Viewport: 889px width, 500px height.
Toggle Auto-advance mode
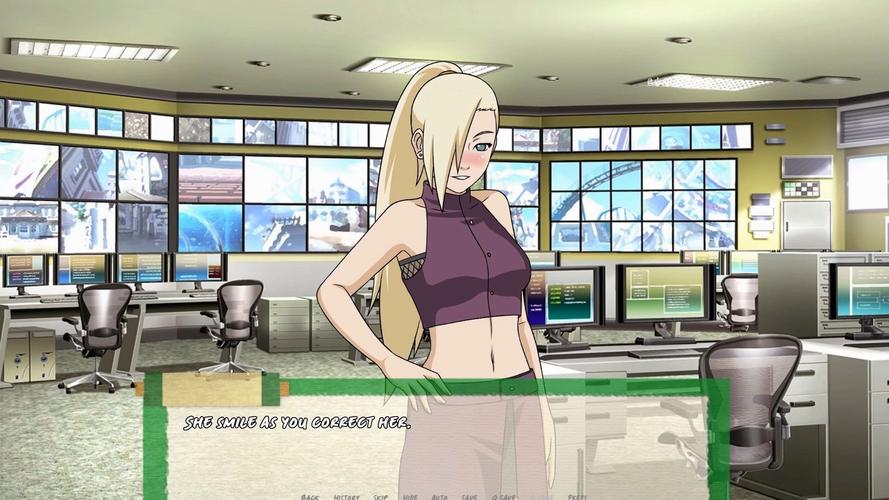(439, 496)
